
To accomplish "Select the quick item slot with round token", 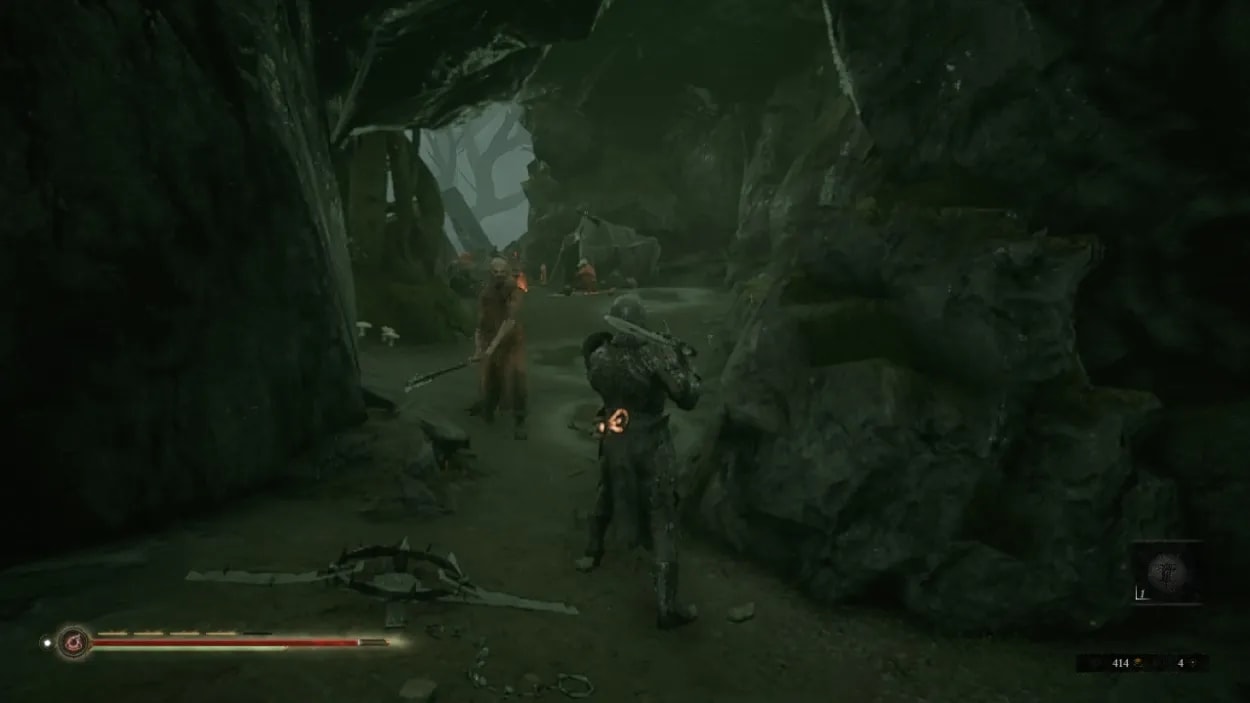I will (1166, 572).
